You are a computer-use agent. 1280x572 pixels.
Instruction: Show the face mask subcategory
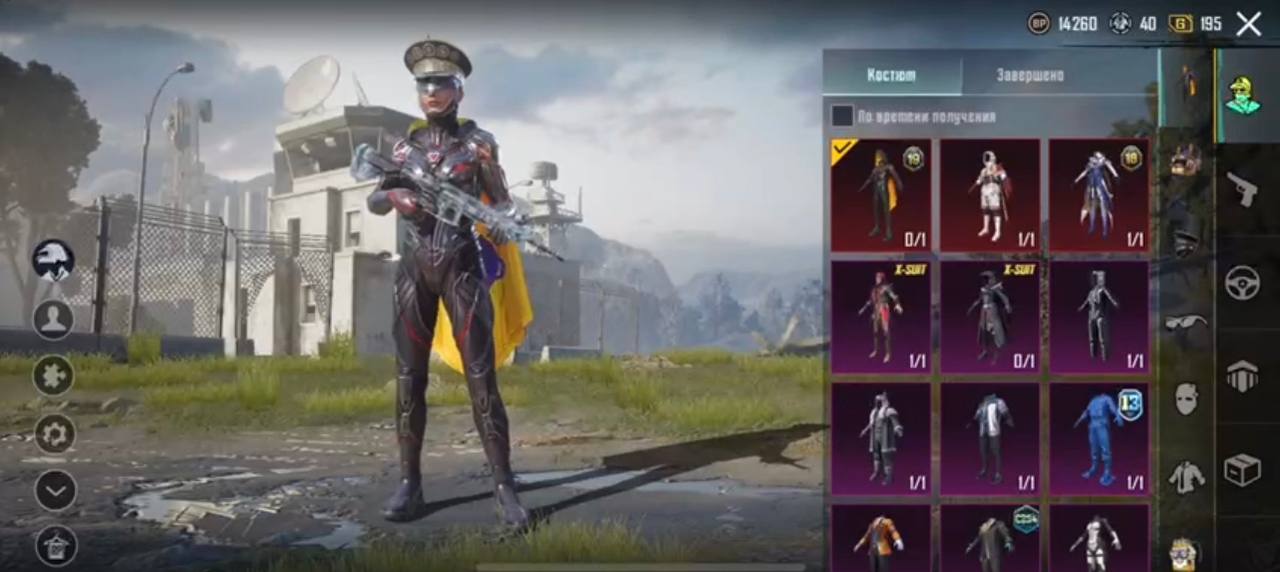1186,399
